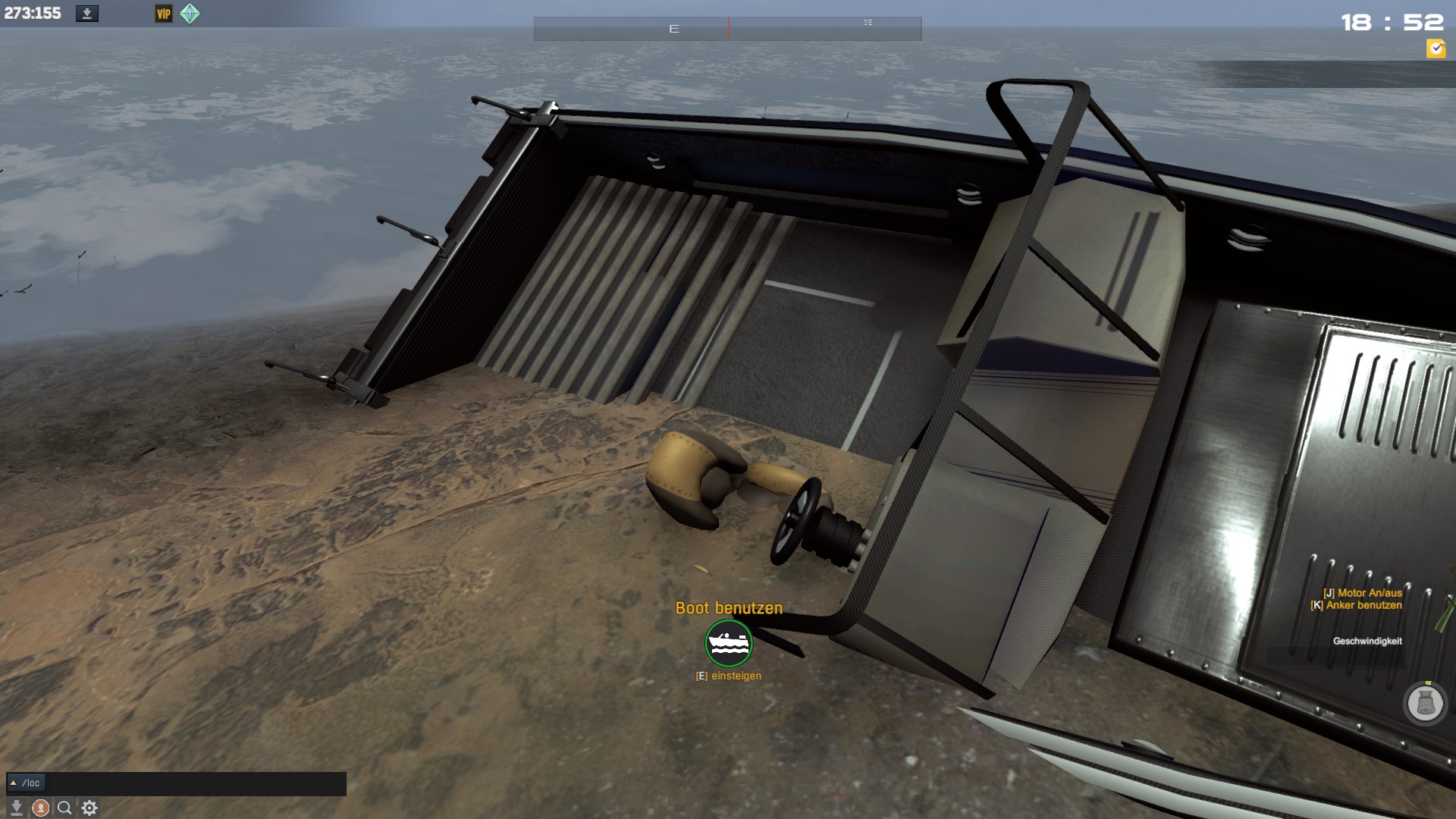Open the VIP badge
The width and height of the screenshot is (1456, 819).
click(x=163, y=14)
